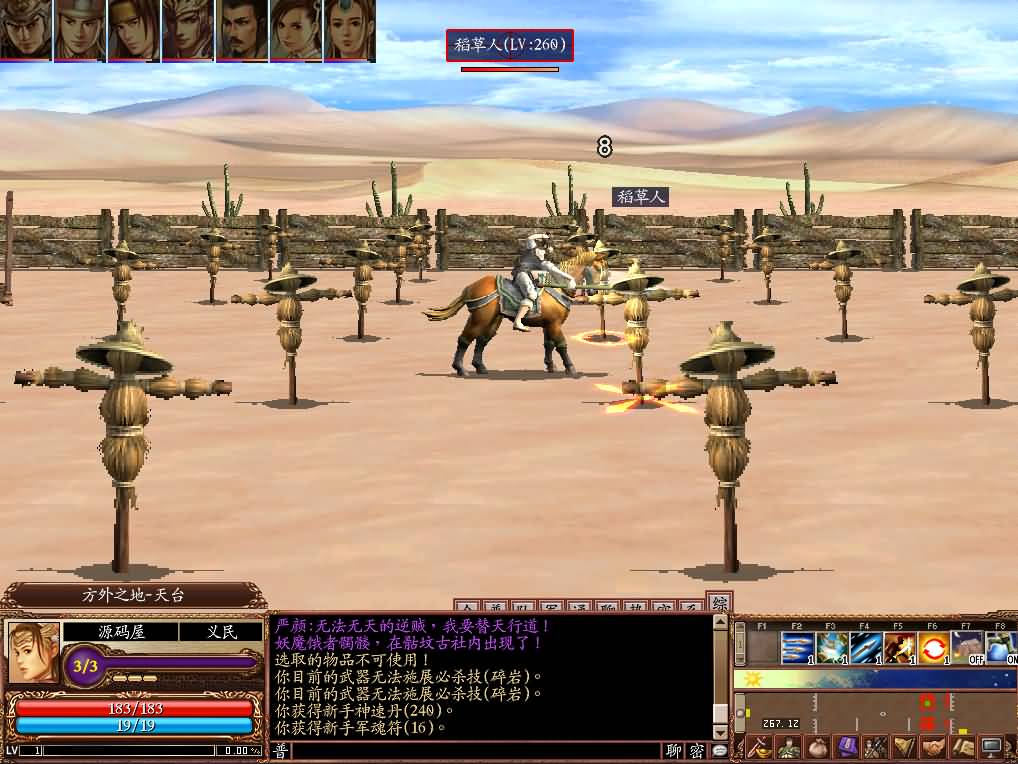Open the handshake trade menu
Screen dimensions: 1018x764
click(933, 747)
